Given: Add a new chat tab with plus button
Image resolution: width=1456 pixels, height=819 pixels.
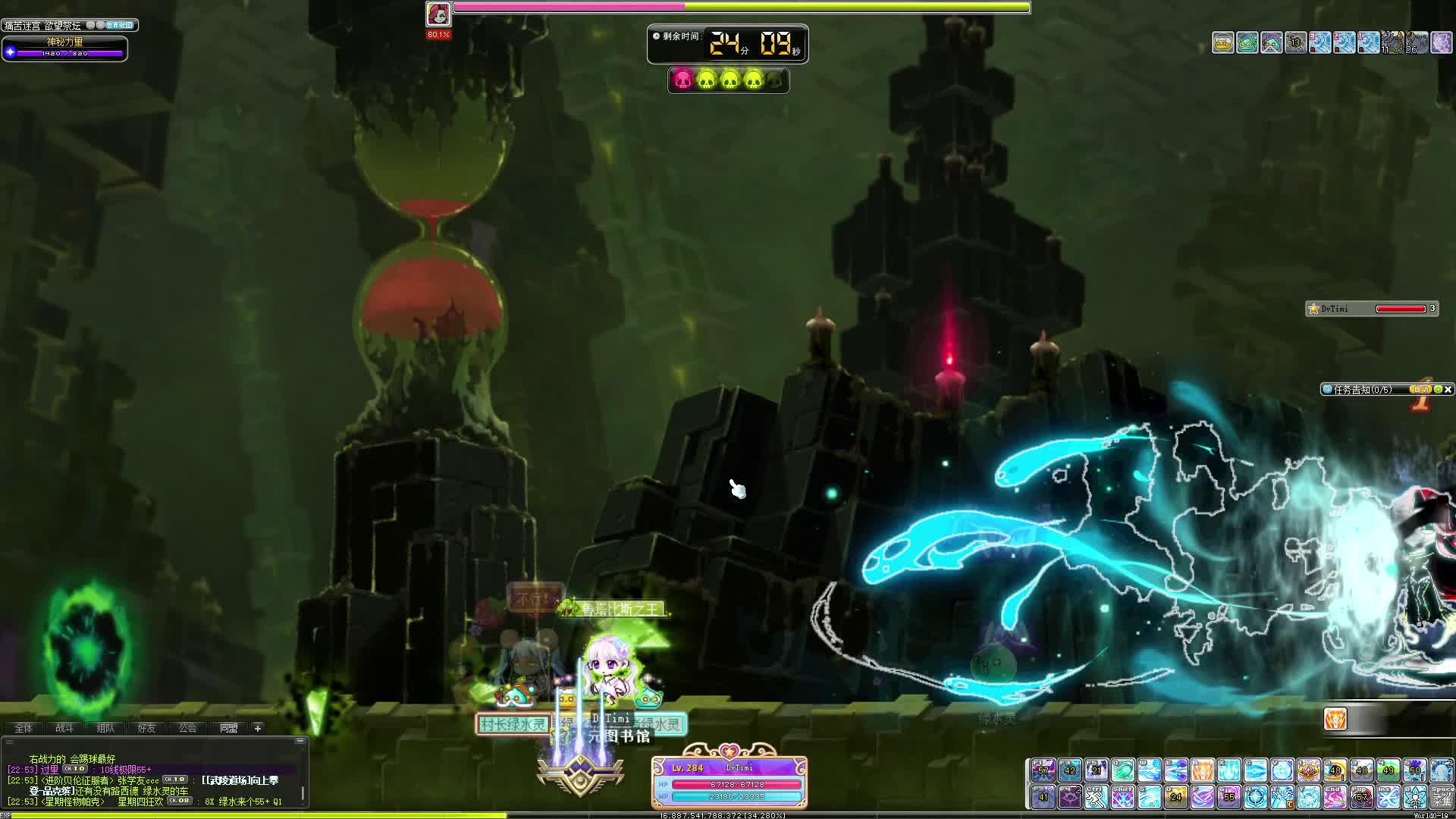Looking at the screenshot, I should point(258,728).
